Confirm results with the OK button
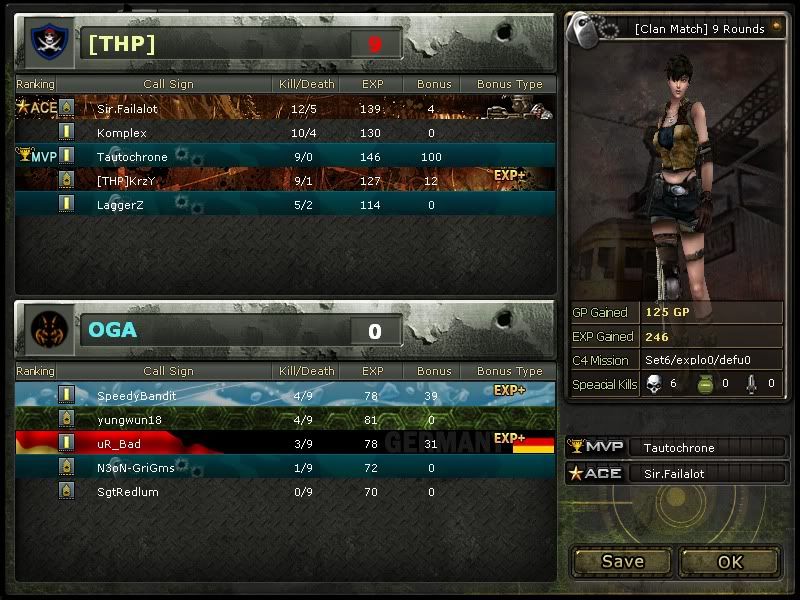Viewport: 800px width, 600px height. (x=730, y=561)
